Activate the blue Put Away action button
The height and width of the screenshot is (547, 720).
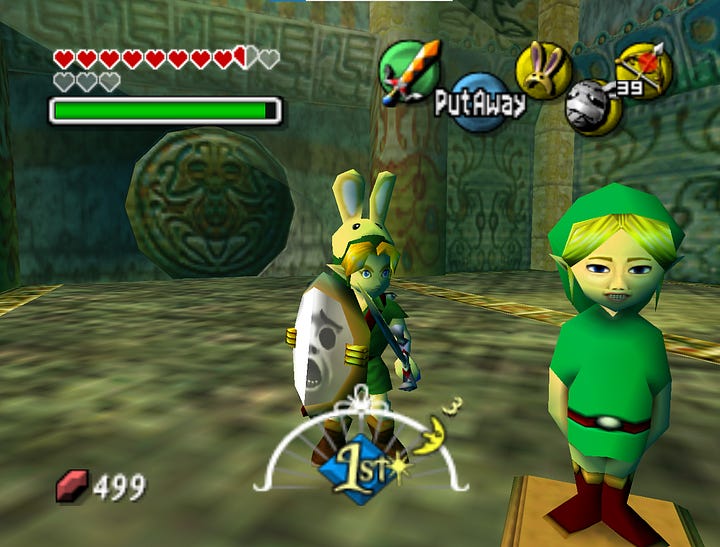[x=480, y=101]
